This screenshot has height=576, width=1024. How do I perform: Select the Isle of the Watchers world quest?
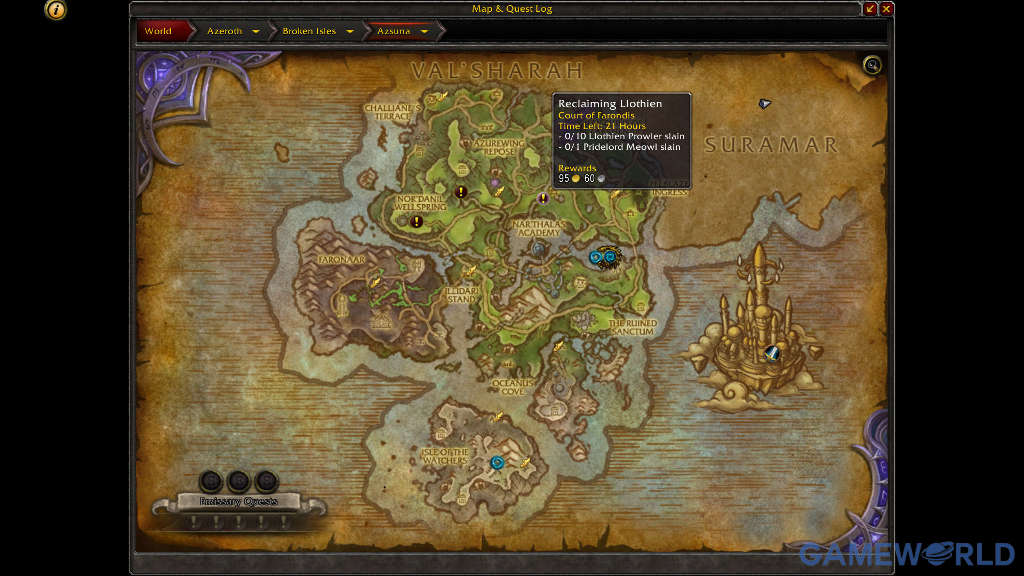click(x=497, y=462)
